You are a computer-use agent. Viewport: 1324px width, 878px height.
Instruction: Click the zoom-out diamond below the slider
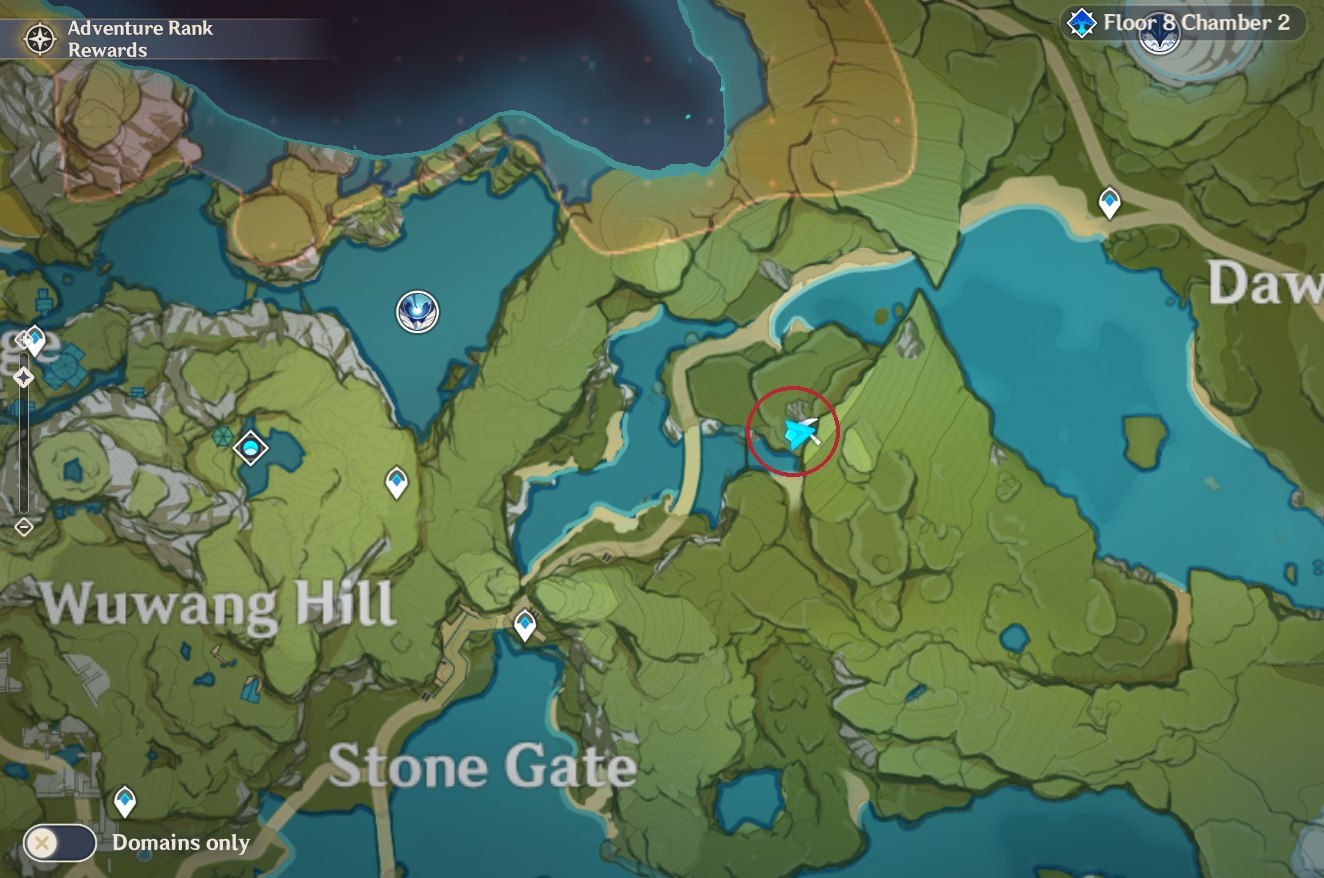23,525
